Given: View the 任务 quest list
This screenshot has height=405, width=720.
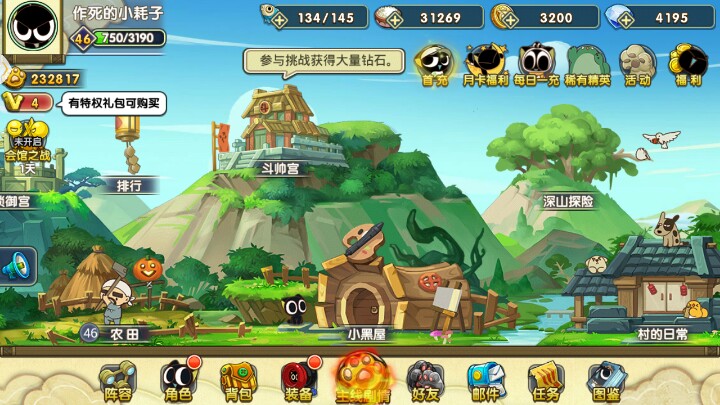Looking at the screenshot, I should (x=544, y=380).
